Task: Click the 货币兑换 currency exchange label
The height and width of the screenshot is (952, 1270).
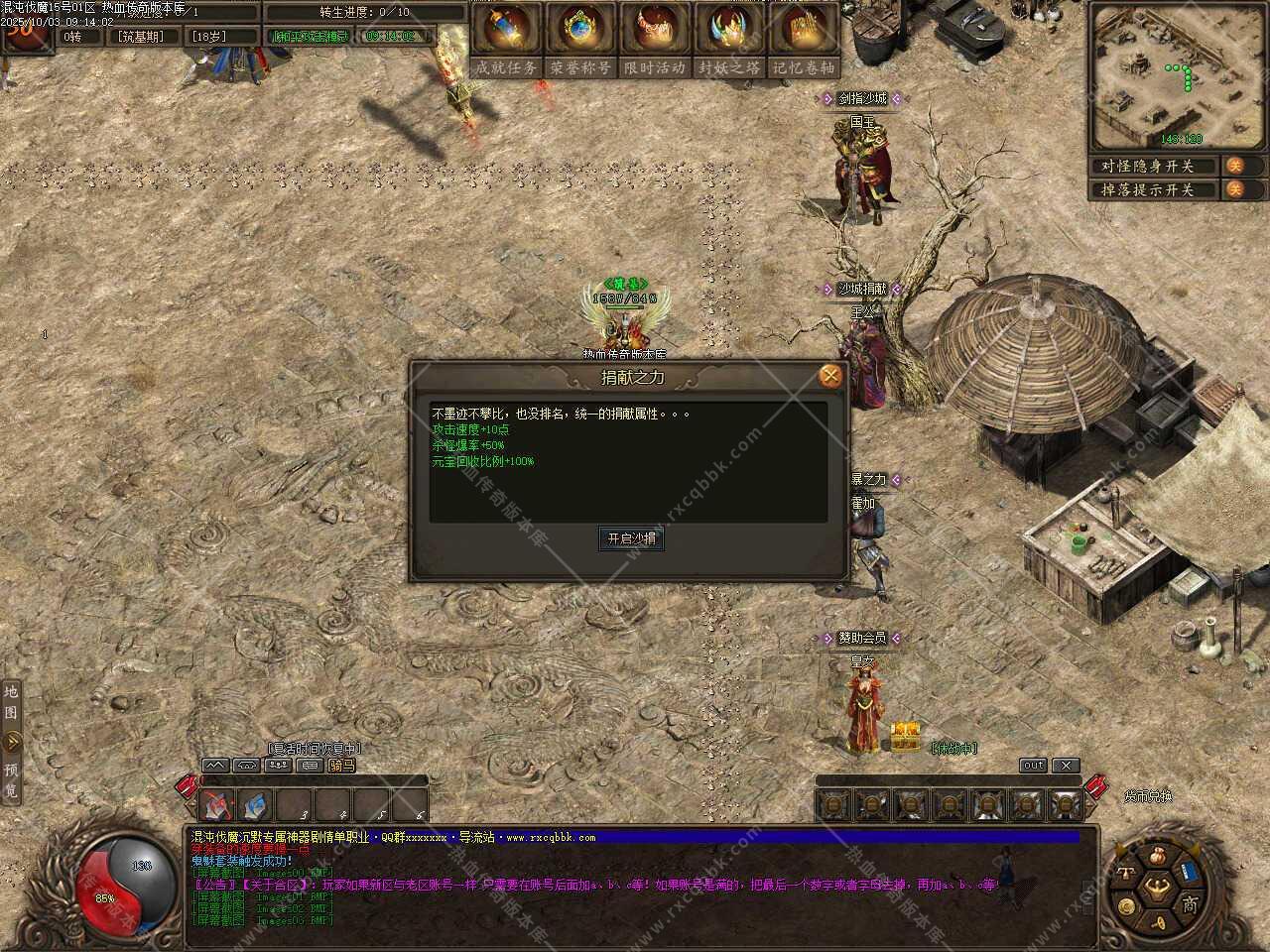Action: tap(1148, 796)
